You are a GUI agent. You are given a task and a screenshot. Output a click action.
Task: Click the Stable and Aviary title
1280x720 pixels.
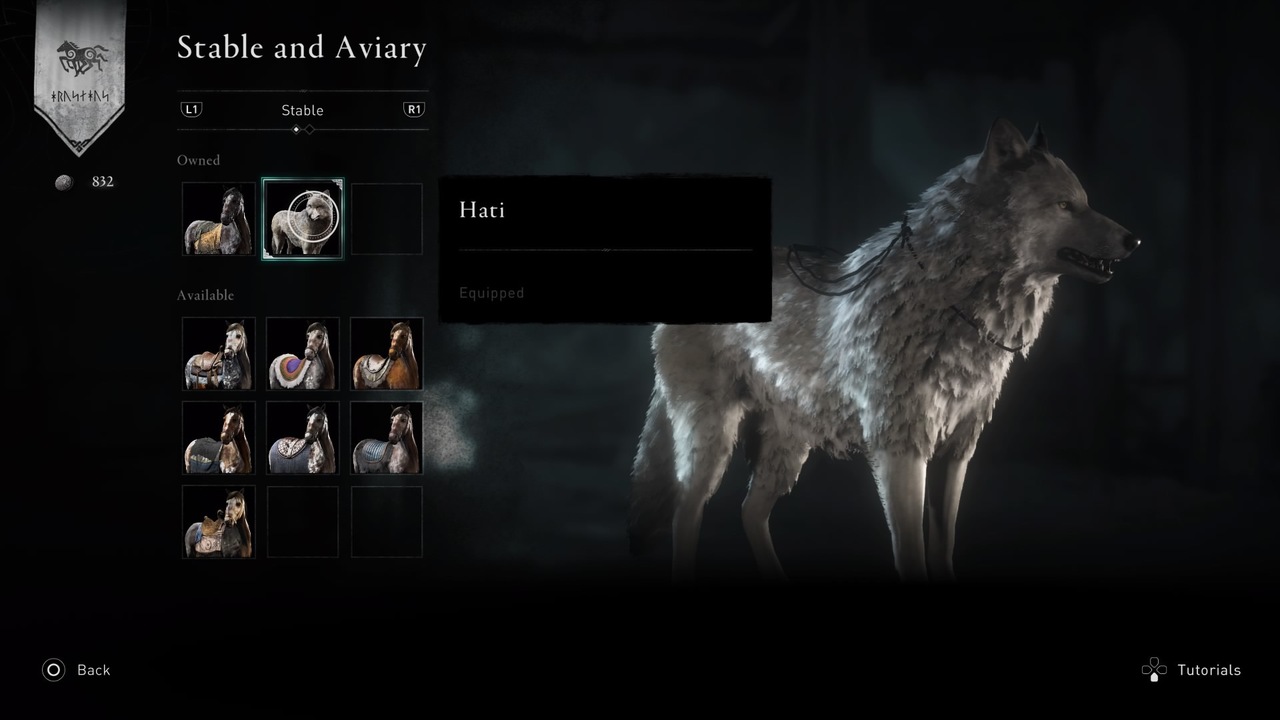pos(302,47)
